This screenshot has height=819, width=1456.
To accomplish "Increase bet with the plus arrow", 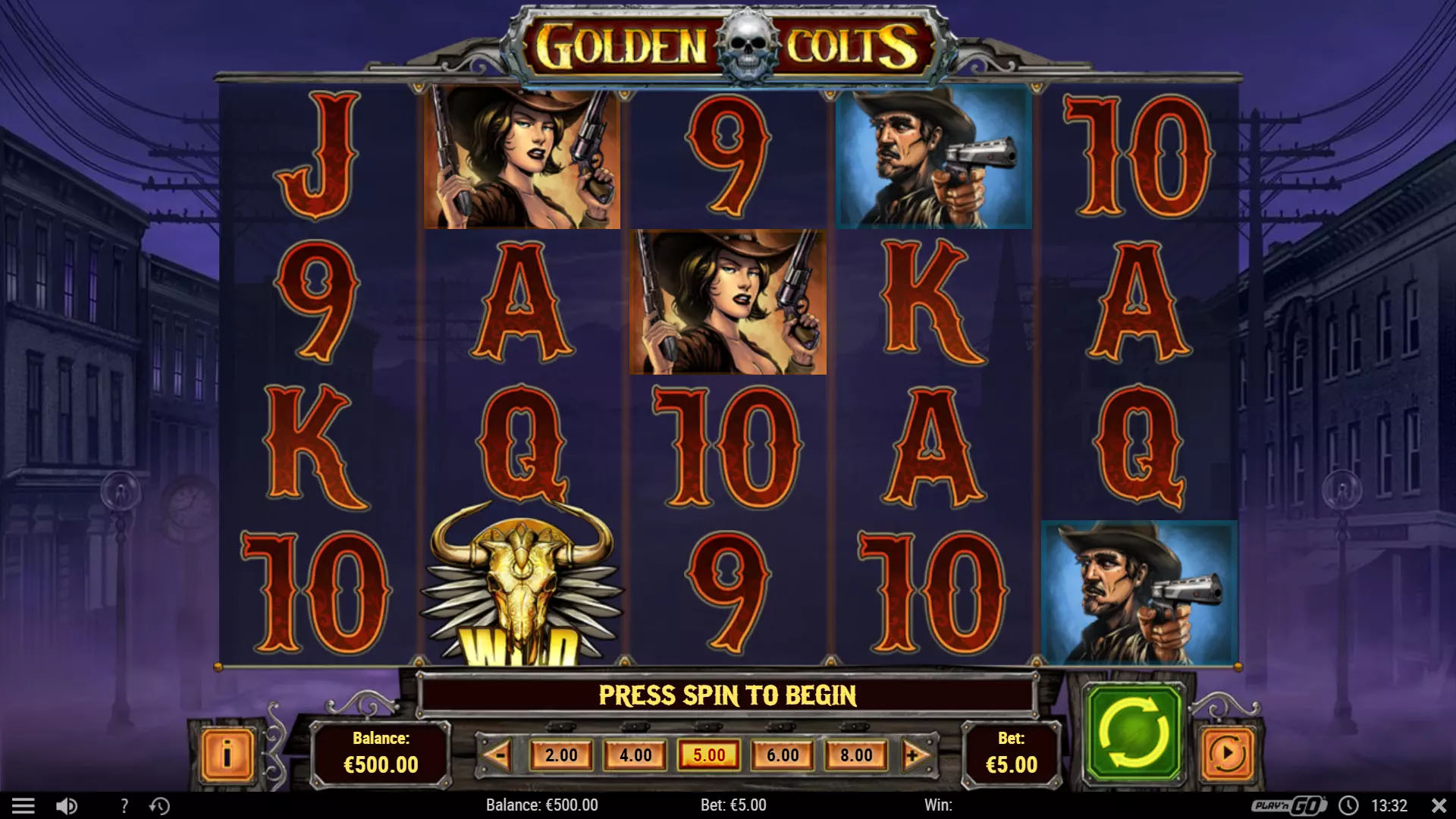I will coord(914,755).
